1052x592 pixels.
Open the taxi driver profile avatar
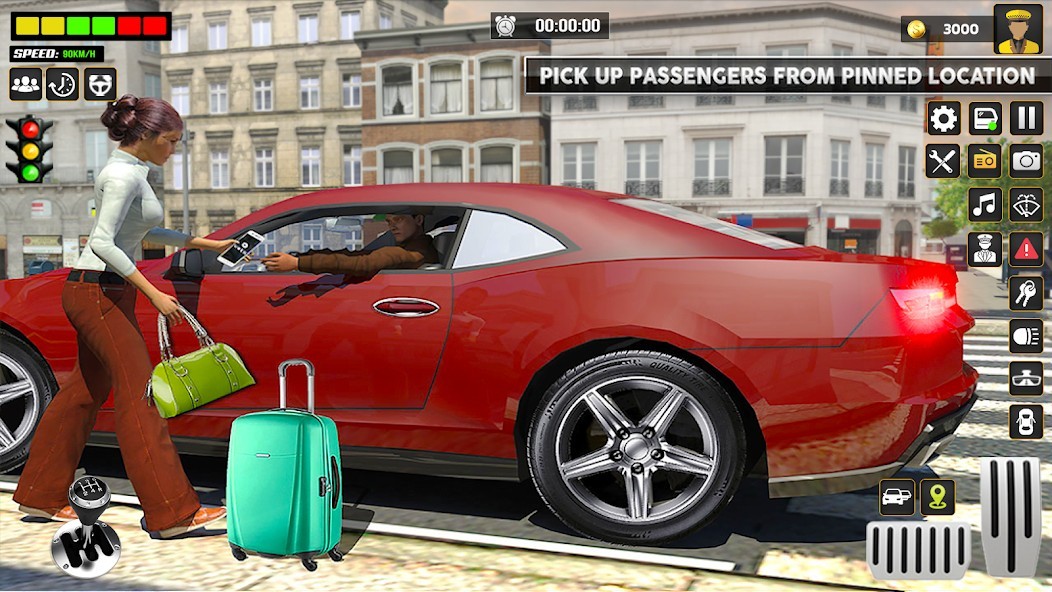pyautogui.click(x=1018, y=29)
